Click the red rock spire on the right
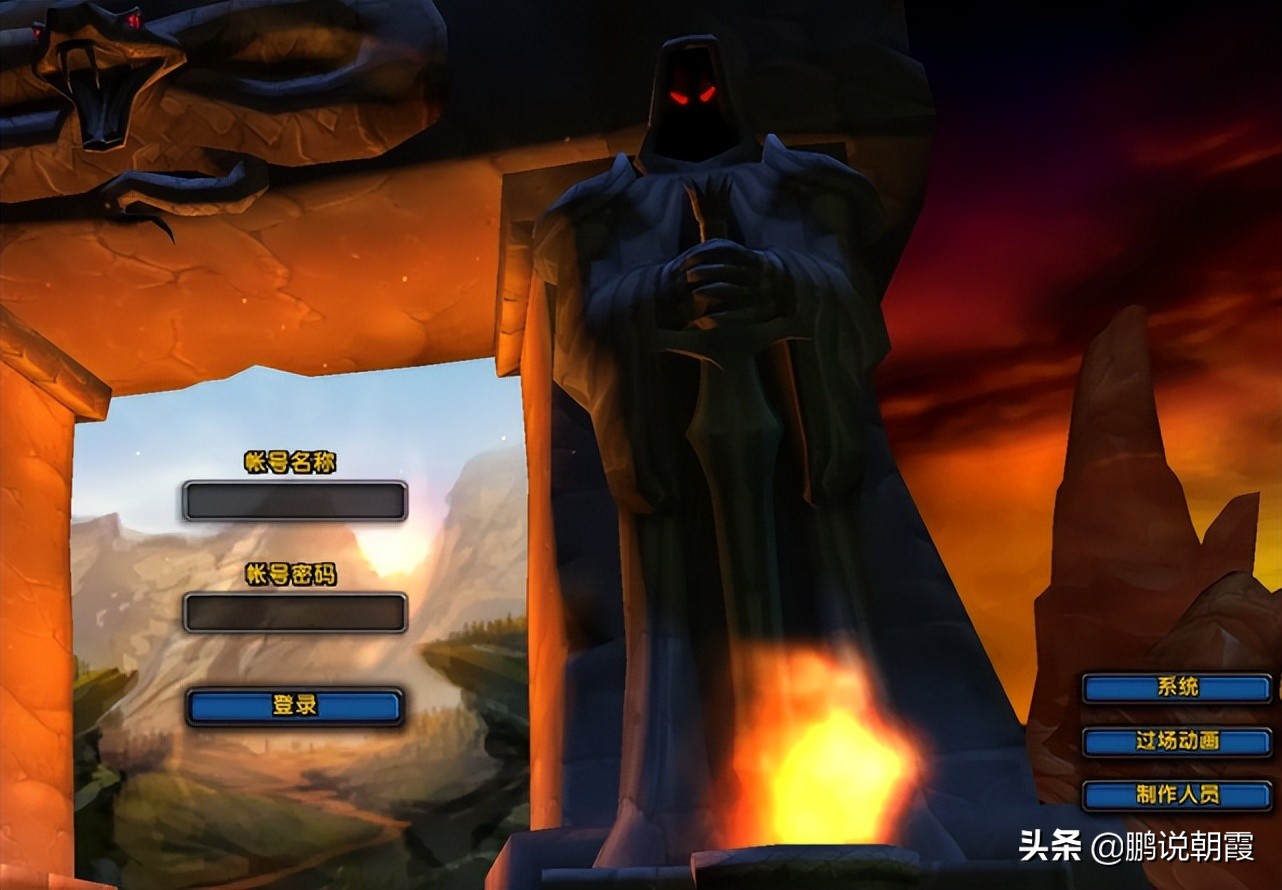1282x890 pixels. [x=1120, y=450]
